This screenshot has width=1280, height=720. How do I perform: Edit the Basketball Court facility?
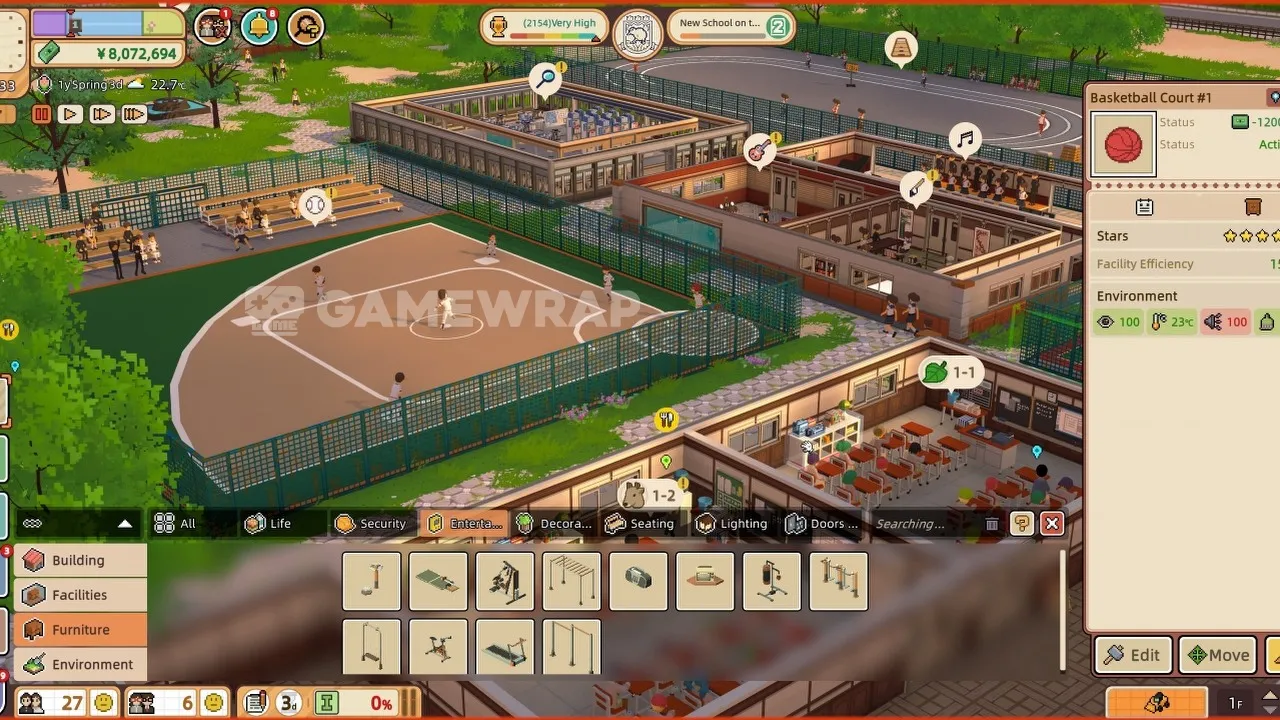click(1133, 656)
